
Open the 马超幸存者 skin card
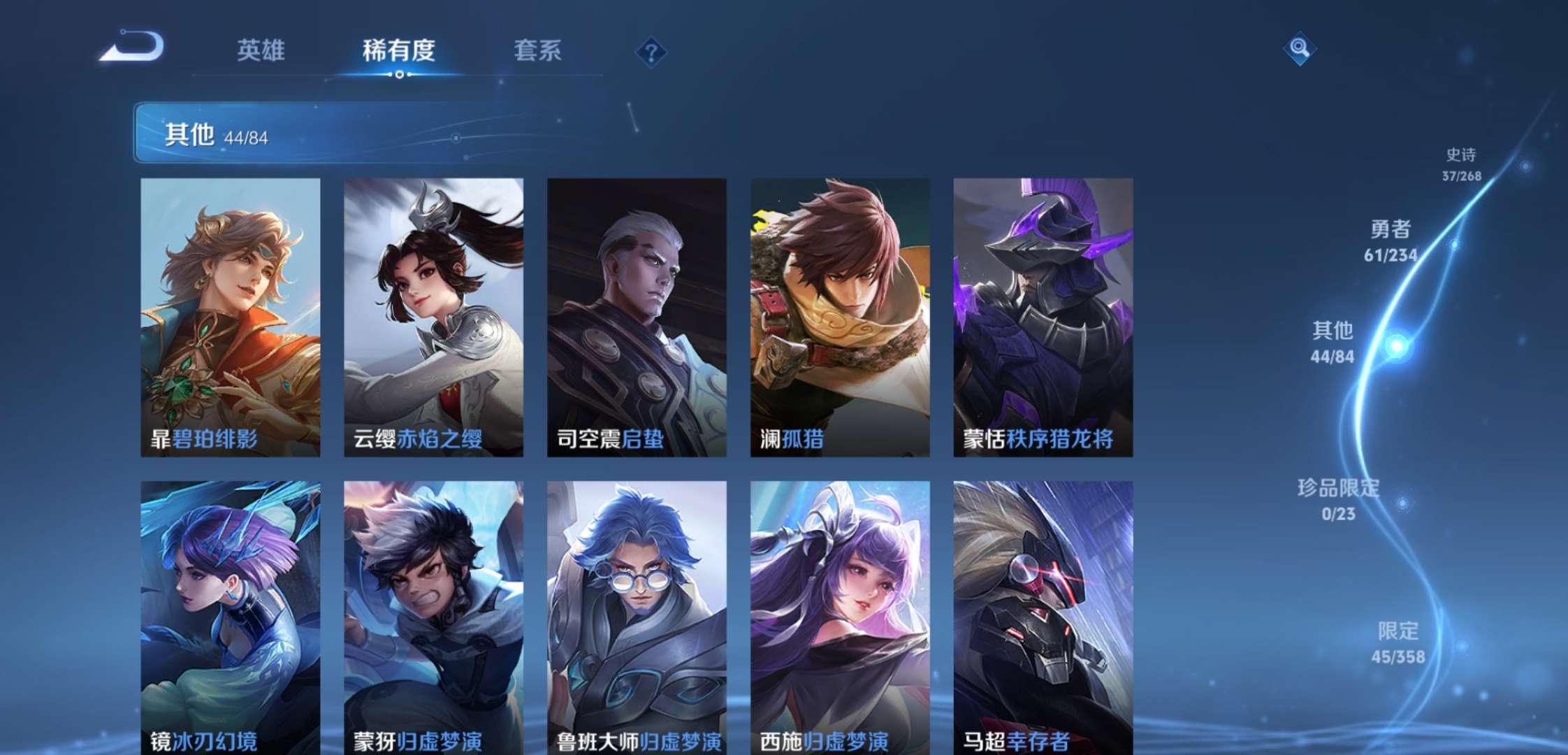point(1042,615)
